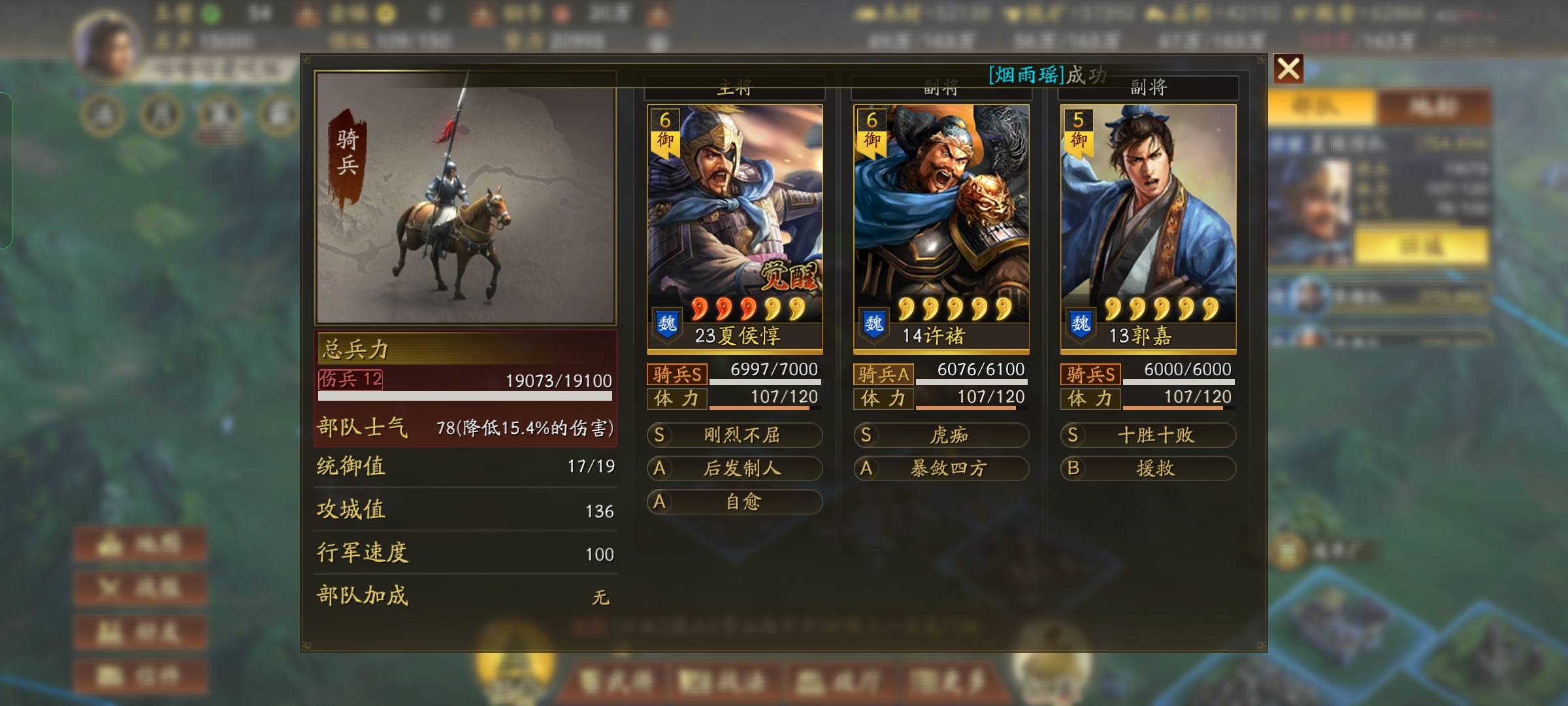This screenshot has height=706, width=1568.
Task: Close the troop details panel
Action: (1288, 69)
